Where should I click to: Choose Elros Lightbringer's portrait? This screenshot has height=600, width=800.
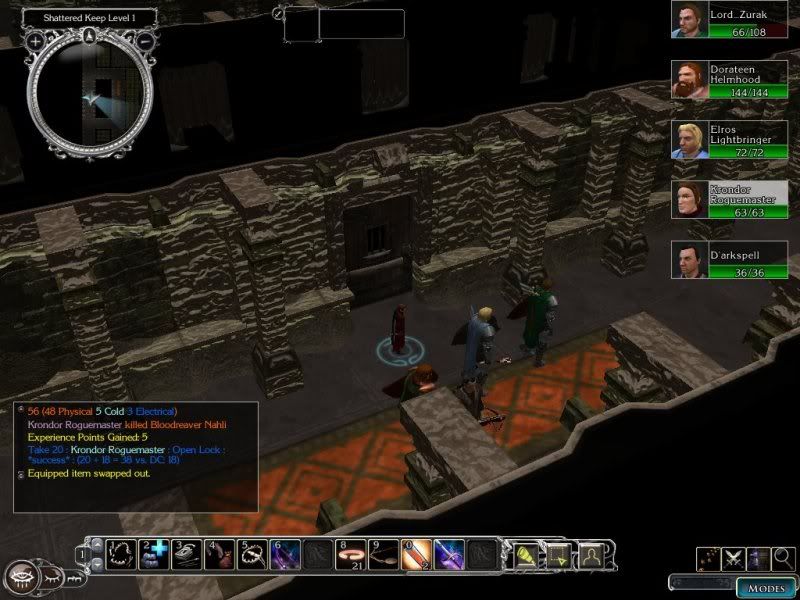687,141
